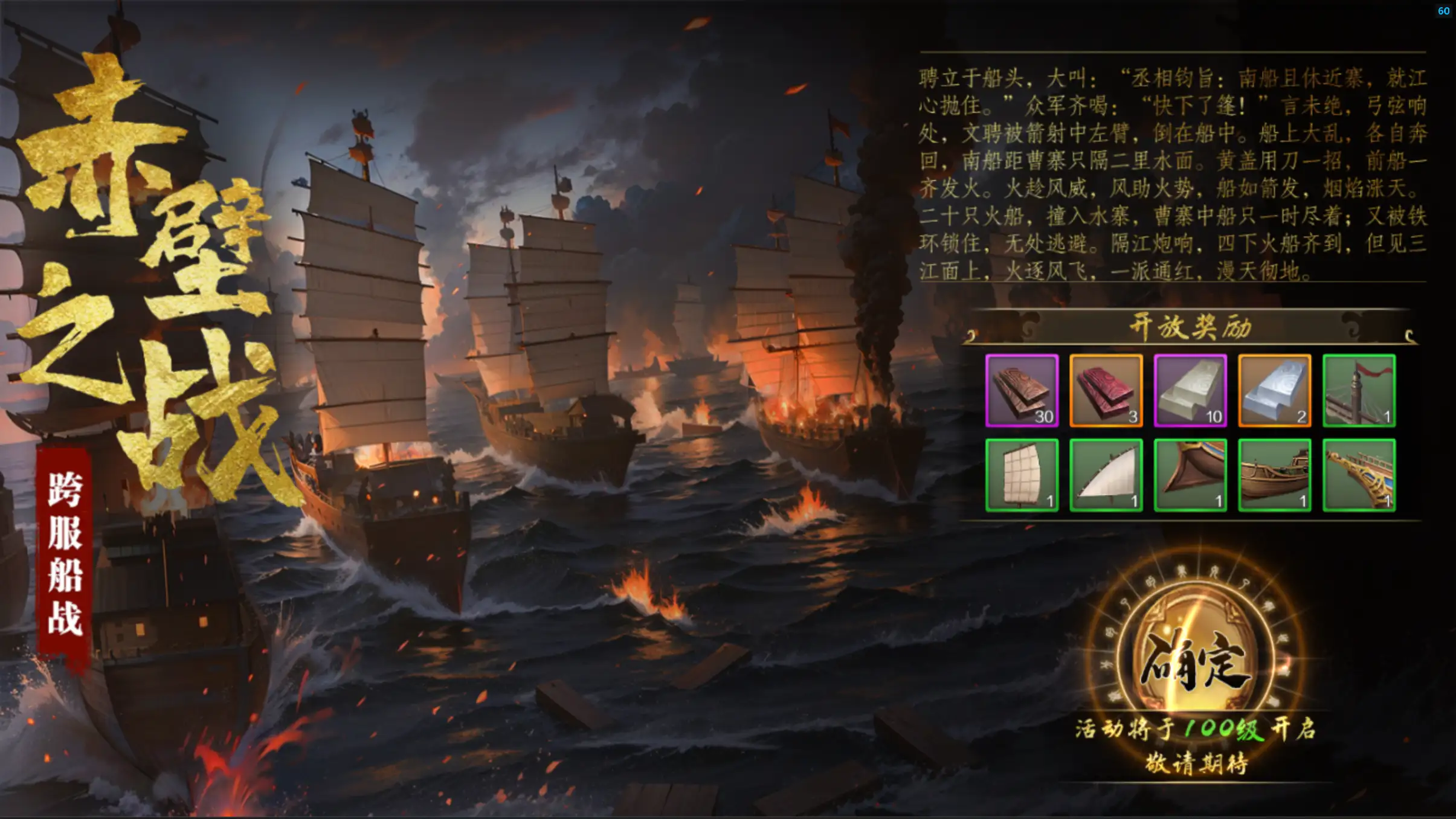This screenshot has width=1456, height=819.
Task: Select the golden ornate prow reward
Action: tap(1359, 475)
